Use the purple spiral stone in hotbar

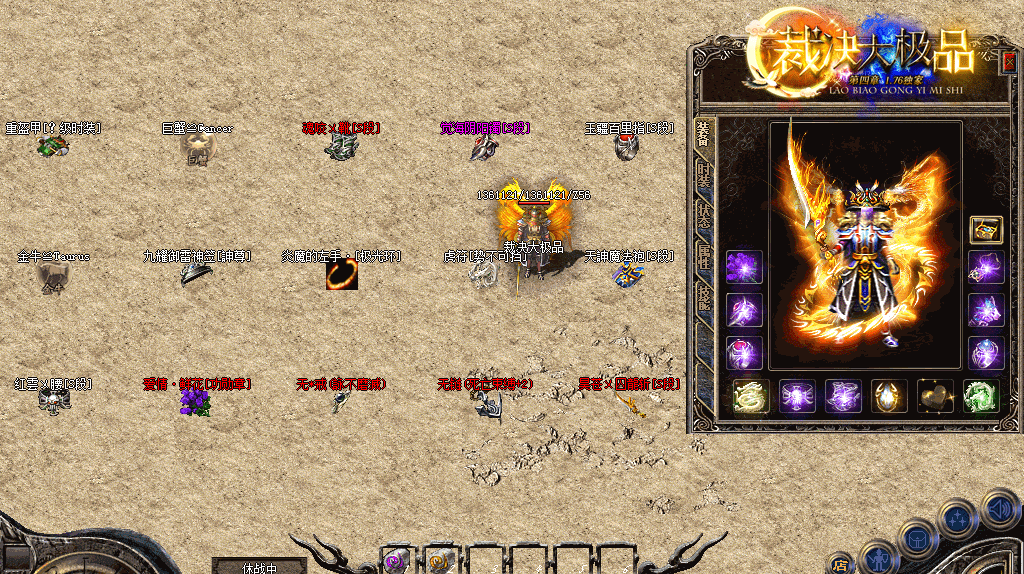point(397,561)
